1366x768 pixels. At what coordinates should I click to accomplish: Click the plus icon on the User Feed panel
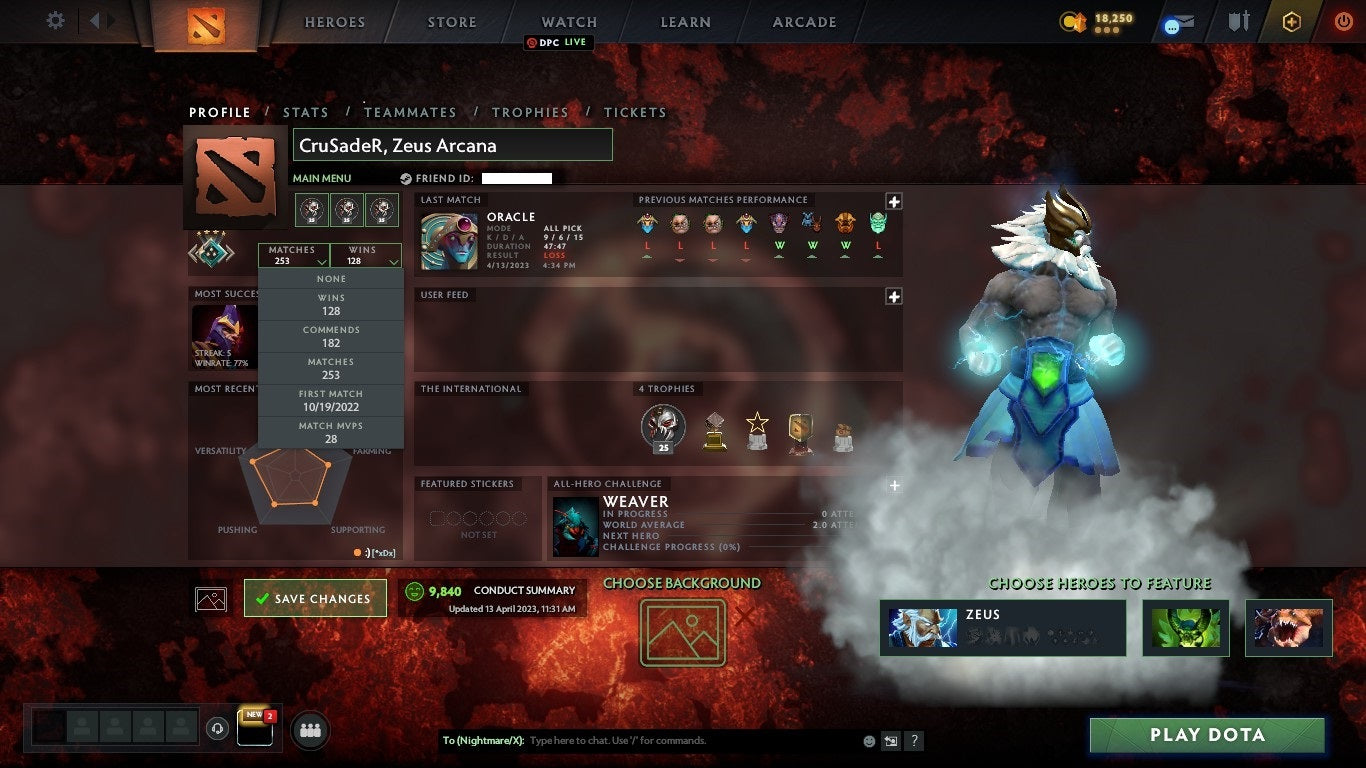click(893, 296)
